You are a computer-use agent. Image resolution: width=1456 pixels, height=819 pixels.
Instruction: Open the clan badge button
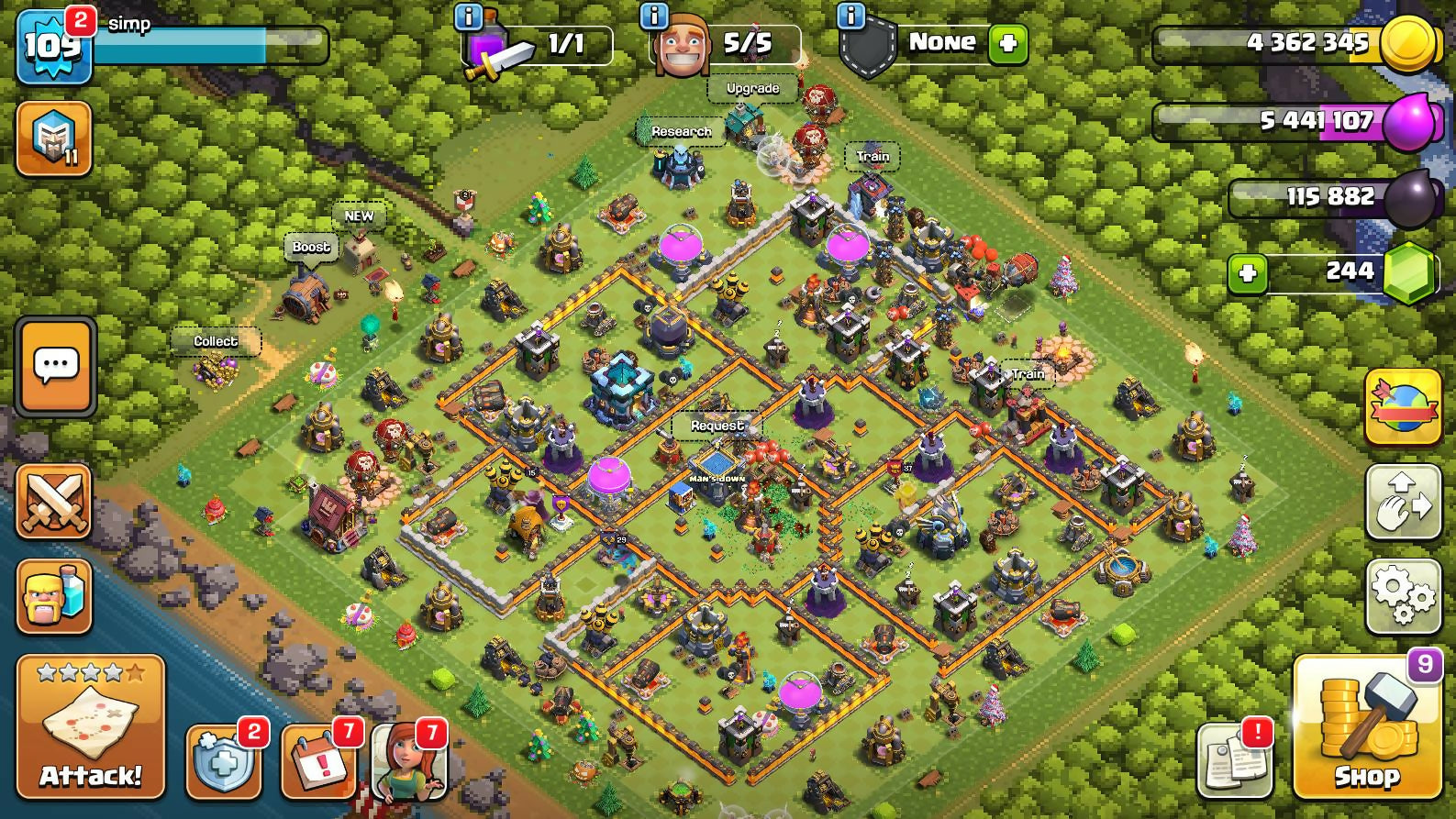[x=54, y=139]
